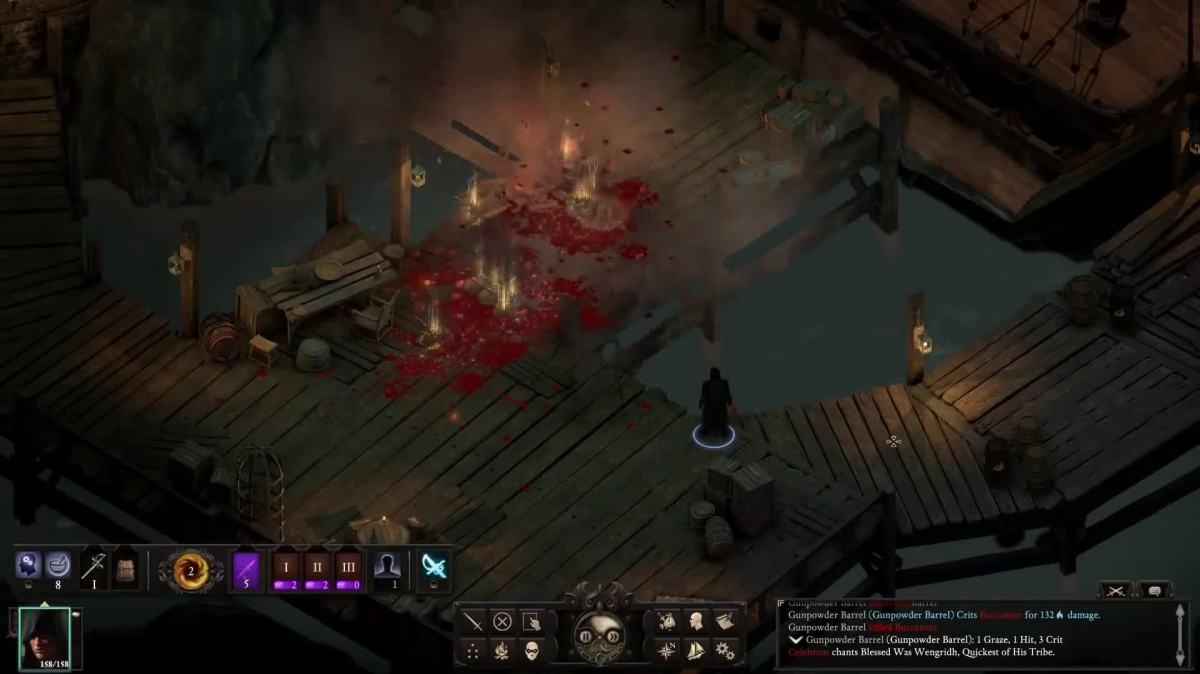Open the backpack quick items slot

coord(125,568)
